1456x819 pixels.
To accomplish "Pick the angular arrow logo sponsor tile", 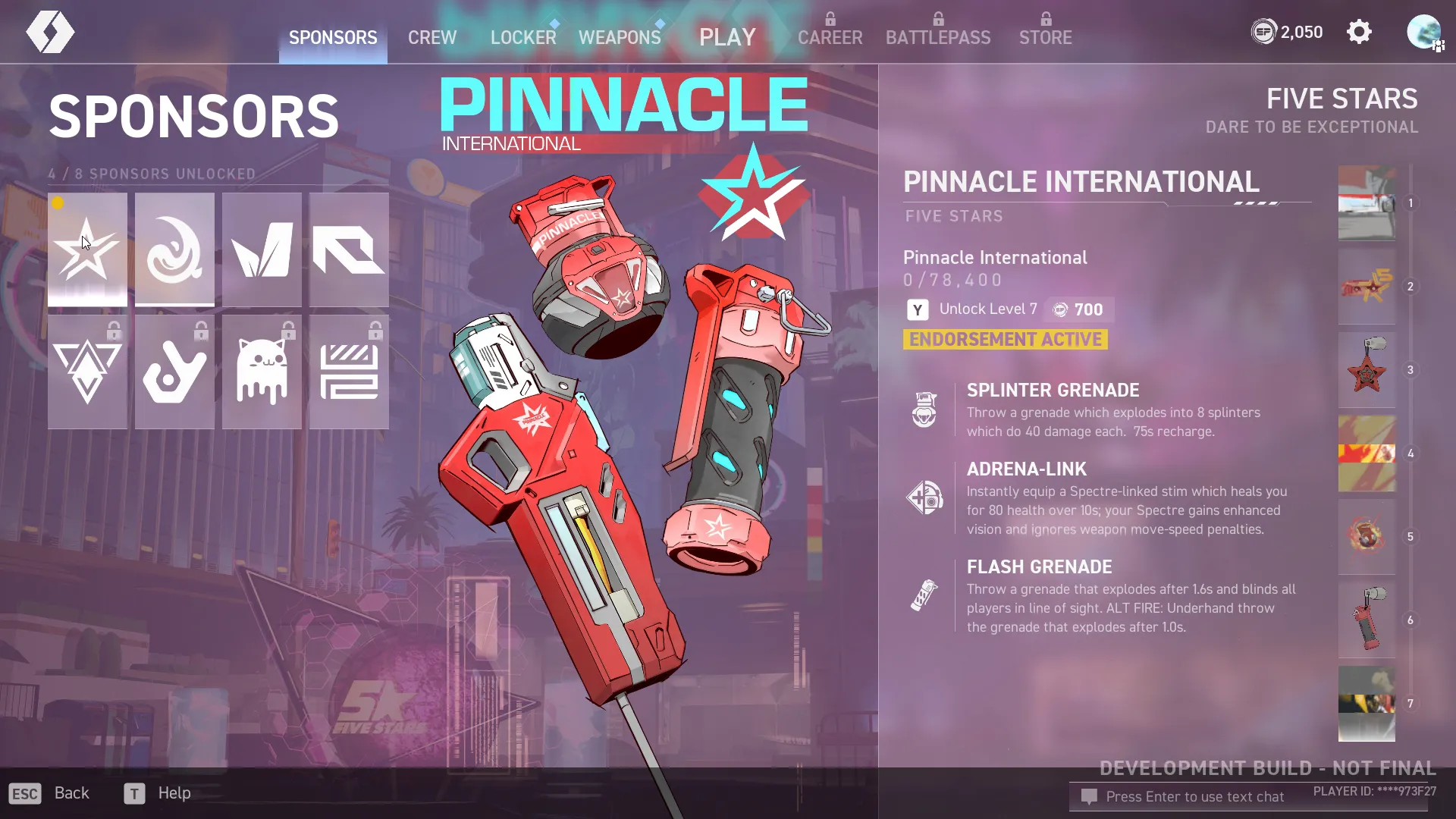I will 349,249.
